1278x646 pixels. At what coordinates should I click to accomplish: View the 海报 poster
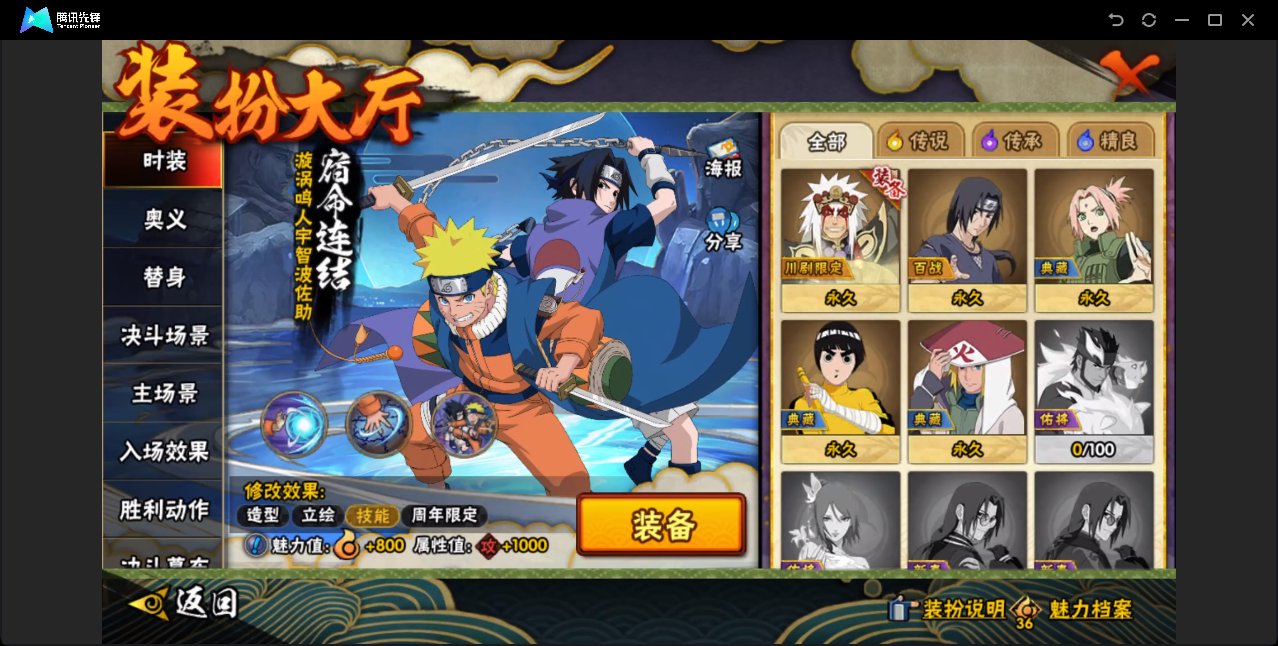[x=723, y=158]
